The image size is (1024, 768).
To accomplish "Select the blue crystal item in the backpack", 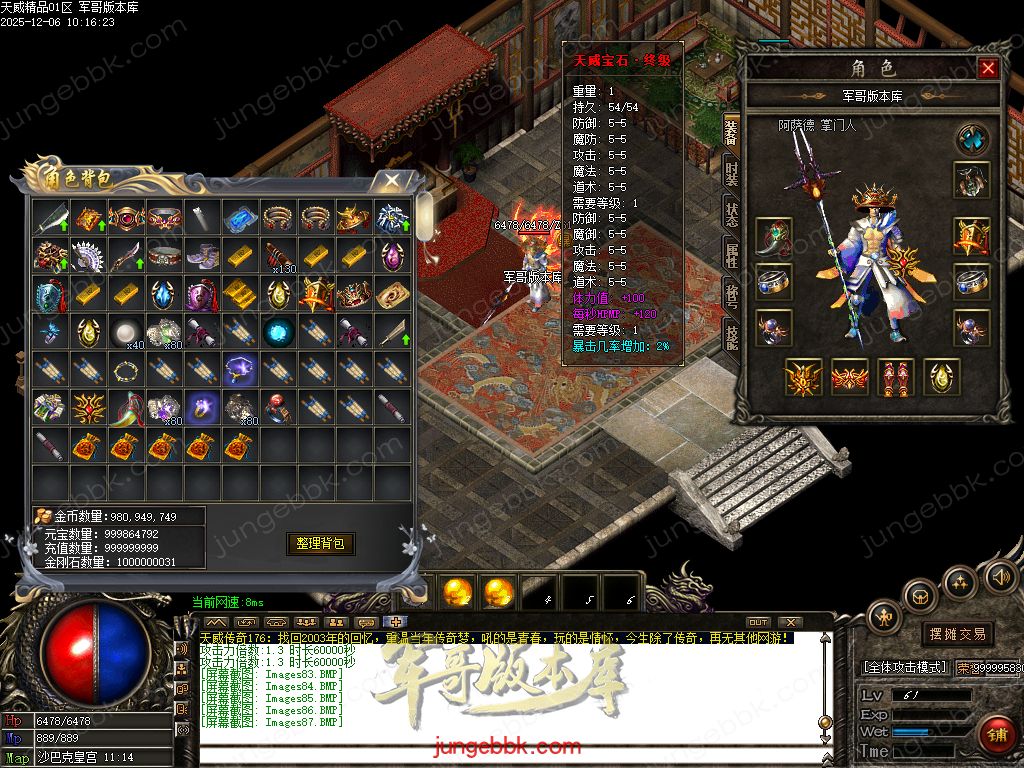I will click(239, 217).
